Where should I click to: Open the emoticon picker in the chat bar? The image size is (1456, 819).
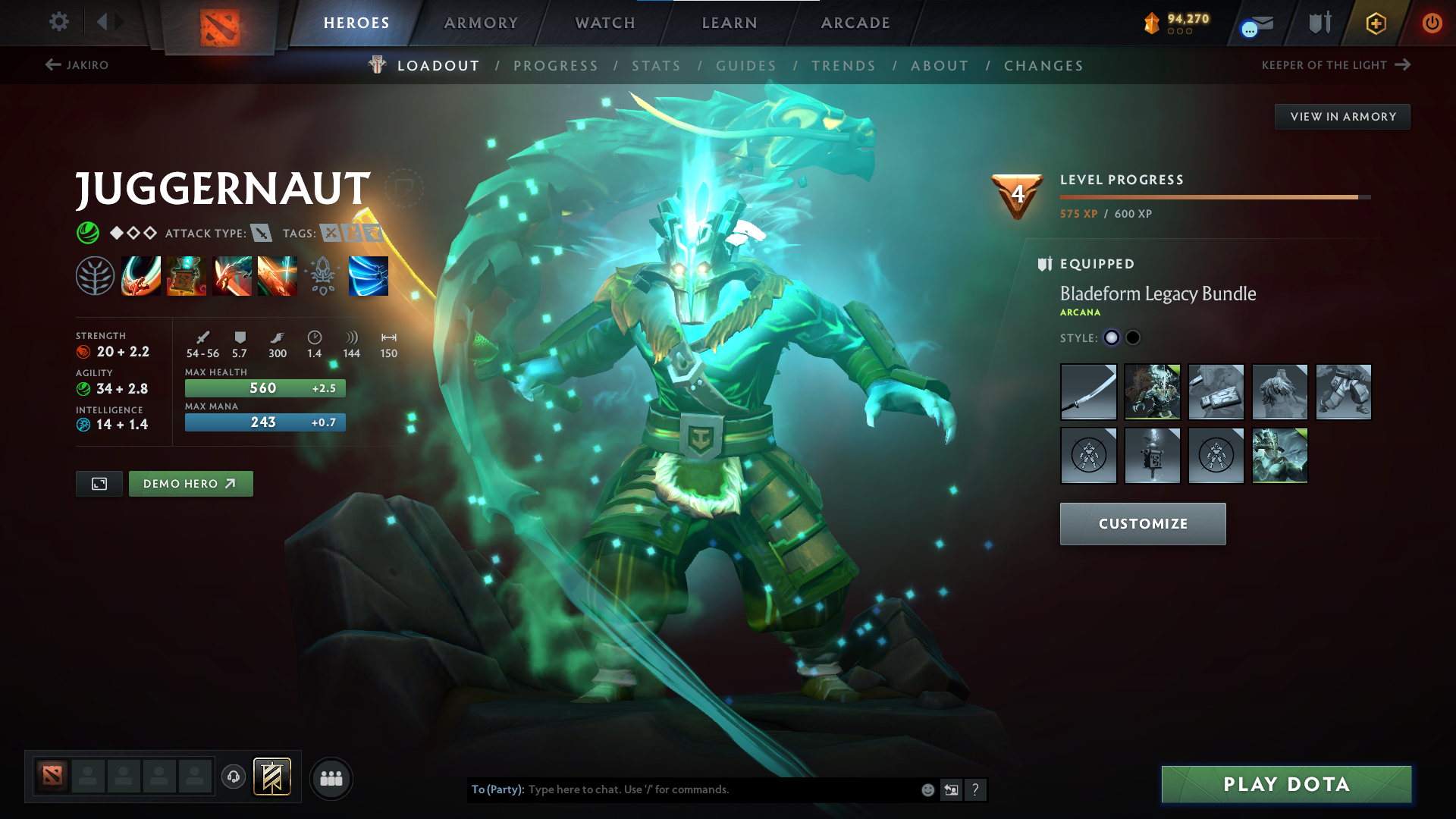(927, 789)
